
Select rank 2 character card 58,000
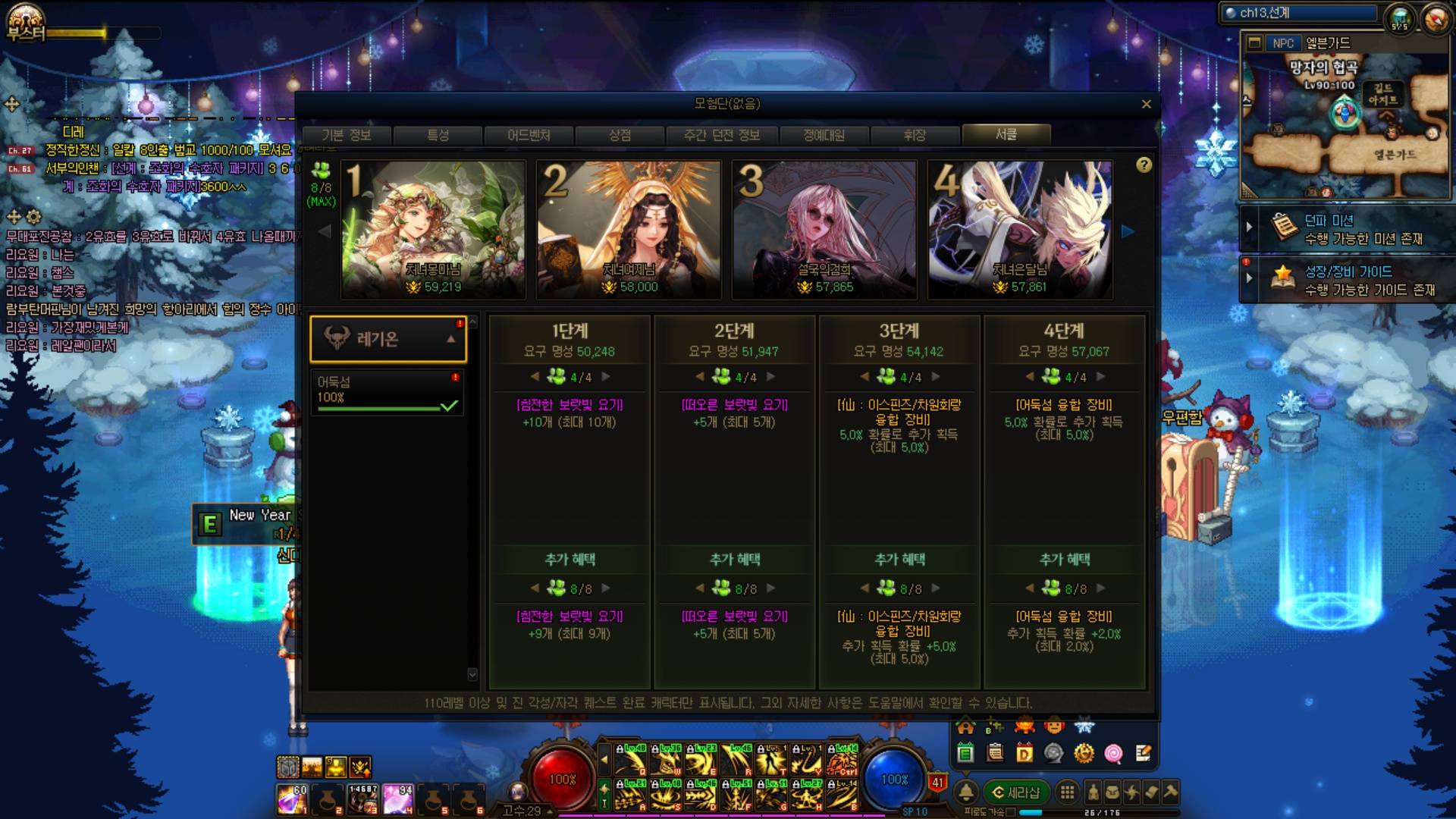click(629, 229)
